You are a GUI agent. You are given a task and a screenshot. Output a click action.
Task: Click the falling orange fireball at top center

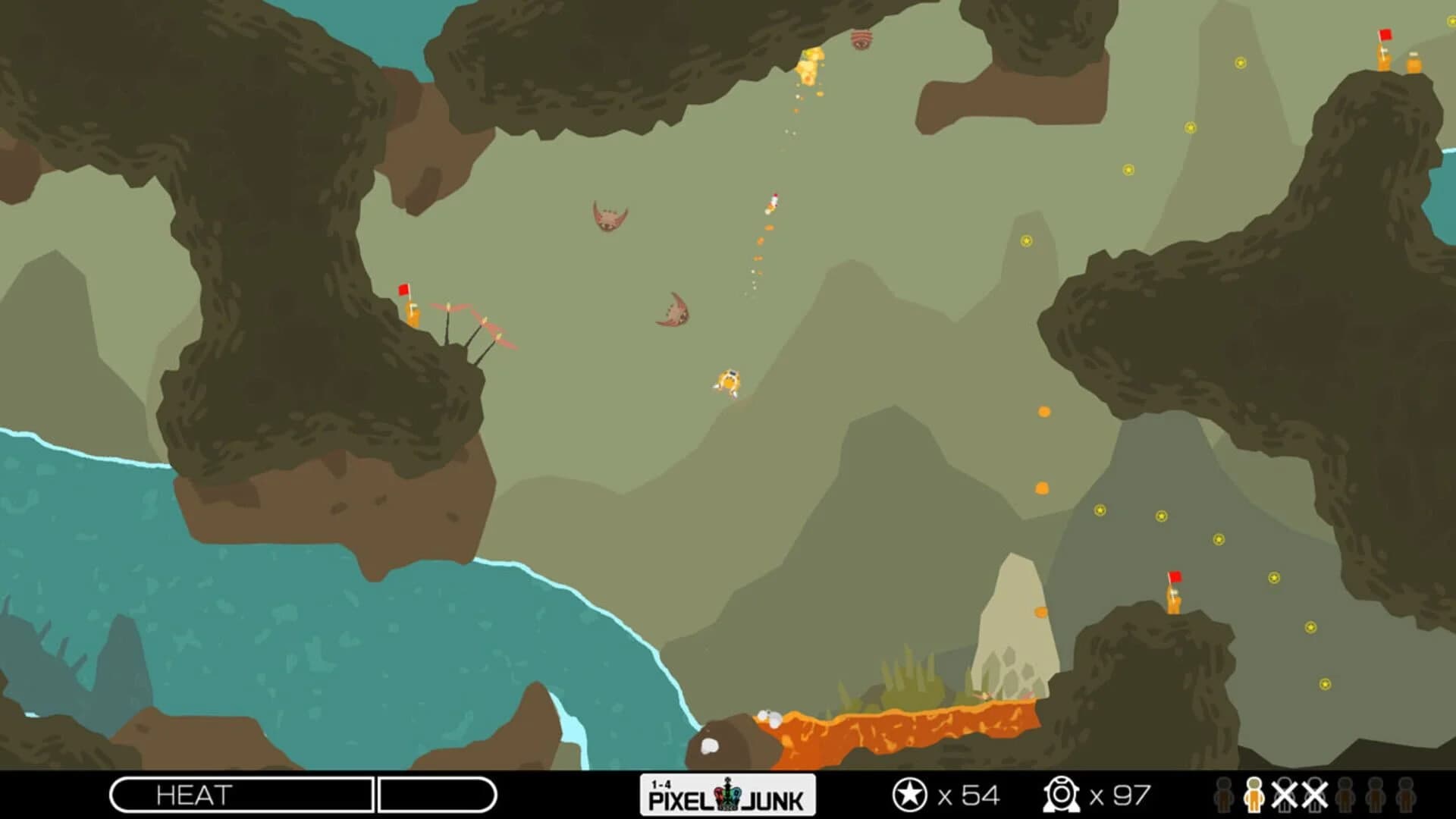tap(810, 68)
